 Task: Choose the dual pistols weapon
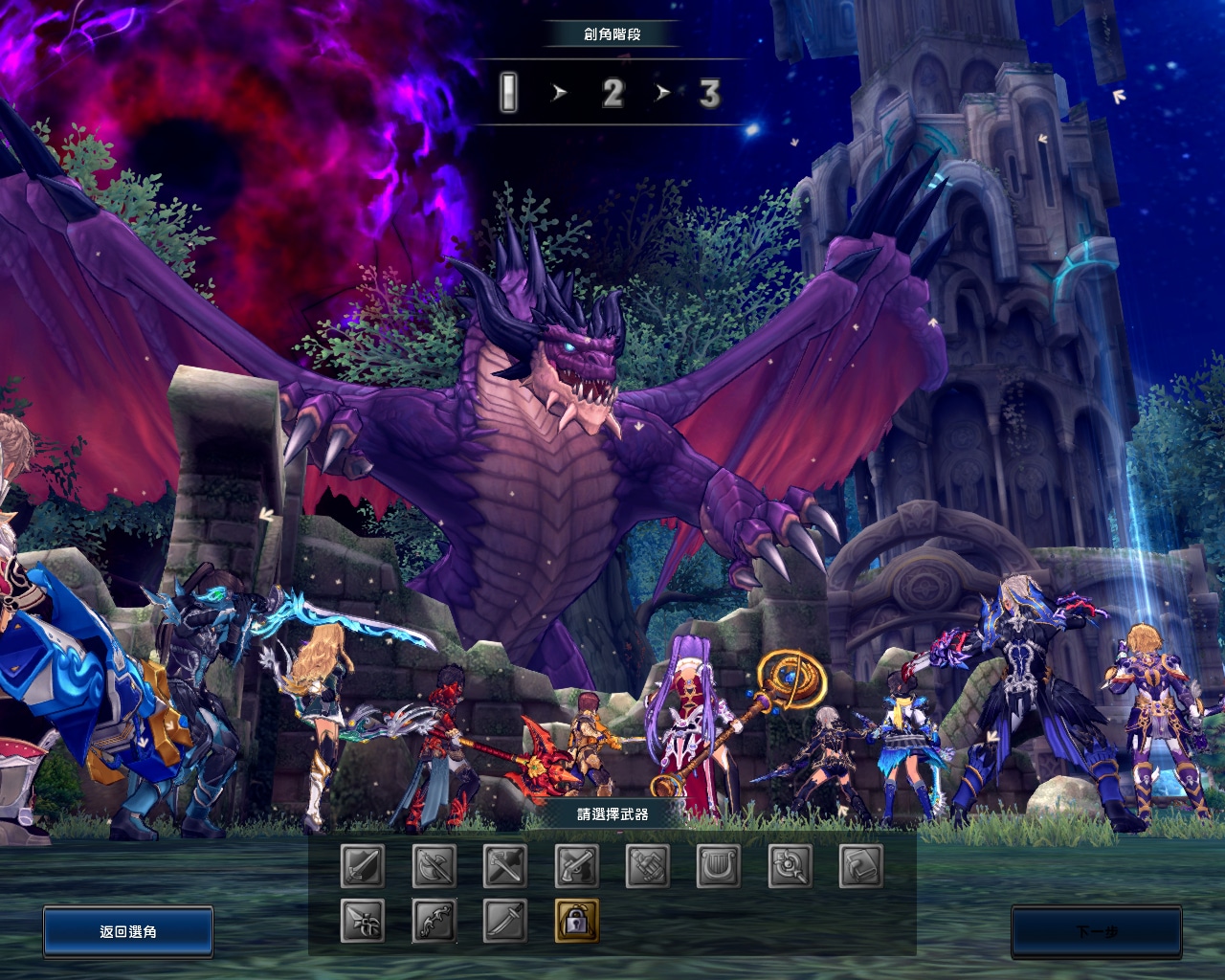pos(576,866)
